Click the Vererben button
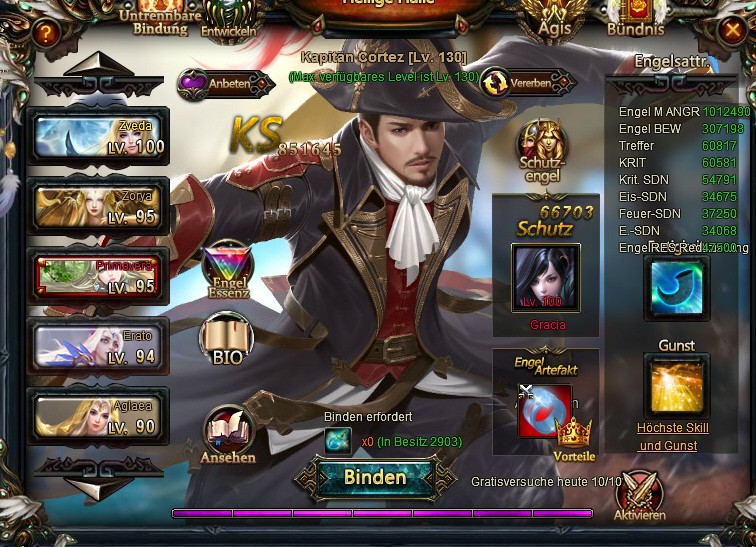This screenshot has width=756, height=547. click(x=529, y=84)
